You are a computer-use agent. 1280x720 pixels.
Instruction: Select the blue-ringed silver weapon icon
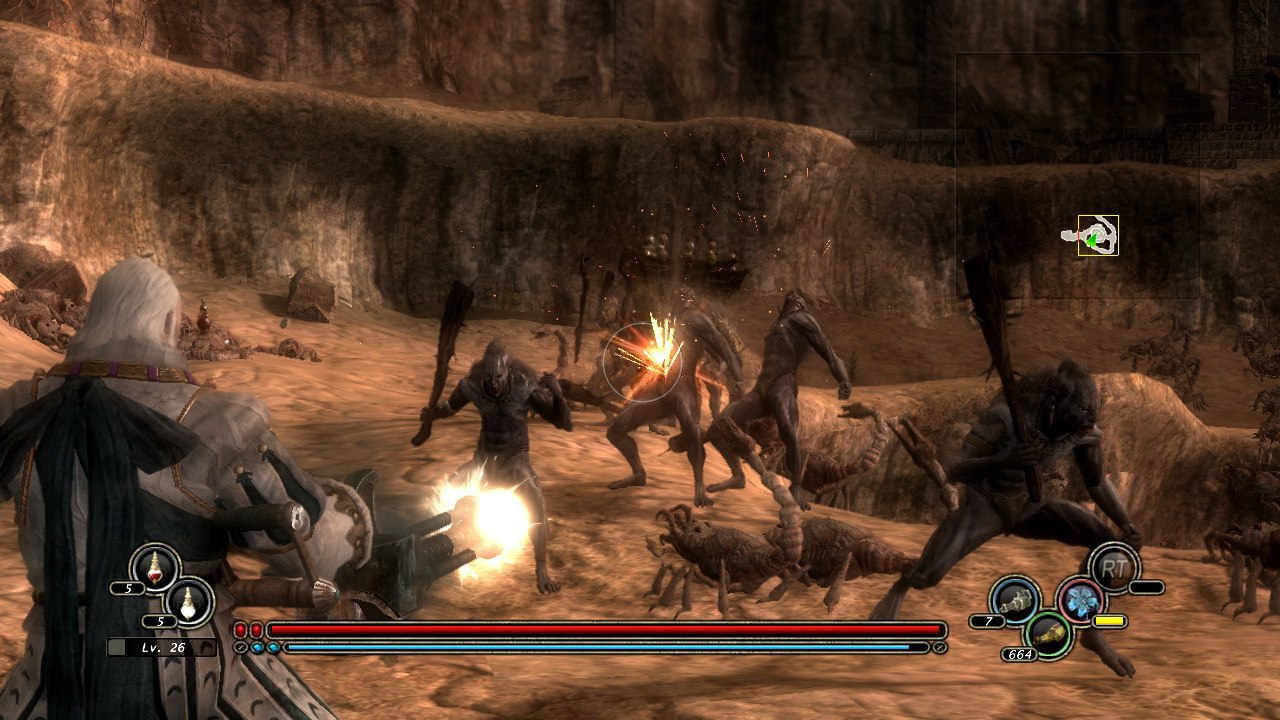(1015, 600)
